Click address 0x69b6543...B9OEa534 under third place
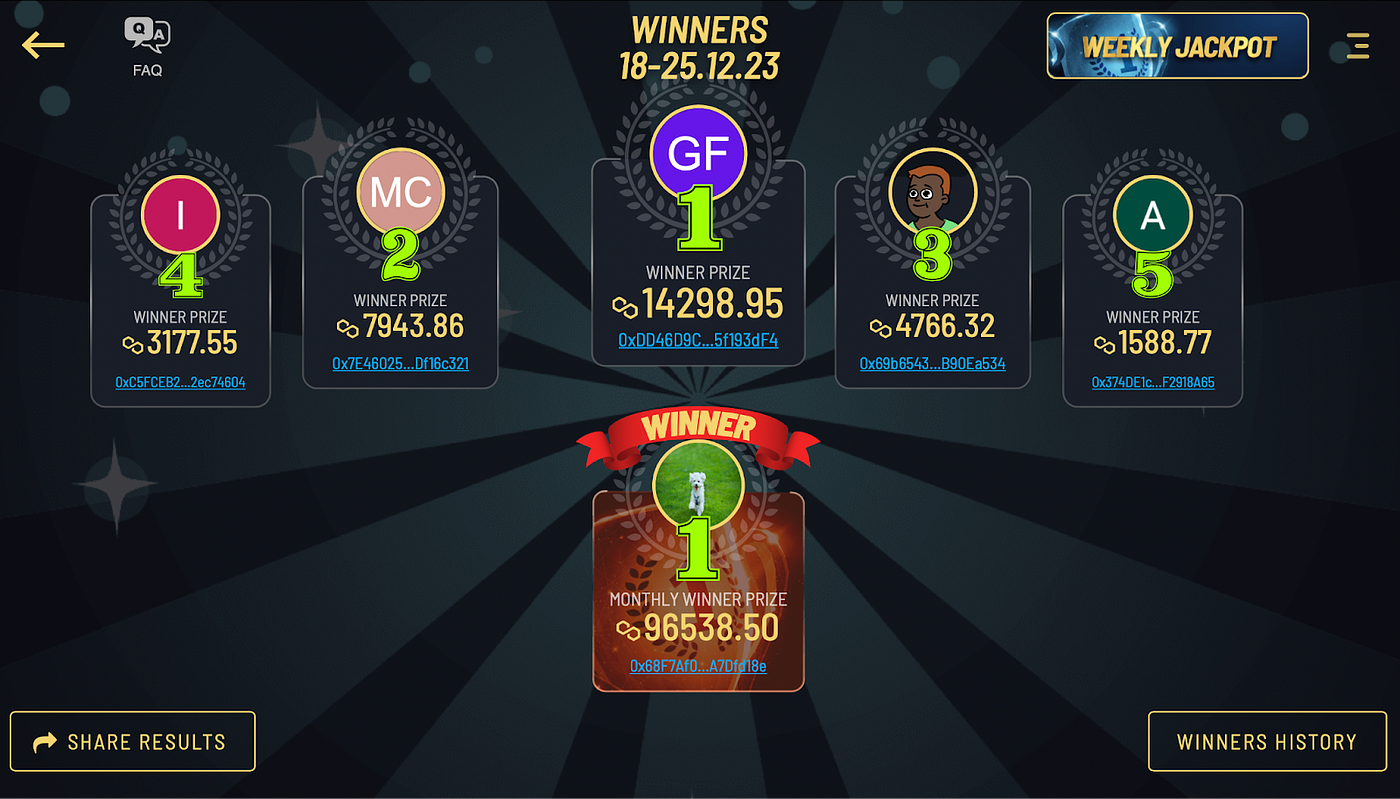The height and width of the screenshot is (799, 1400). pos(932,363)
